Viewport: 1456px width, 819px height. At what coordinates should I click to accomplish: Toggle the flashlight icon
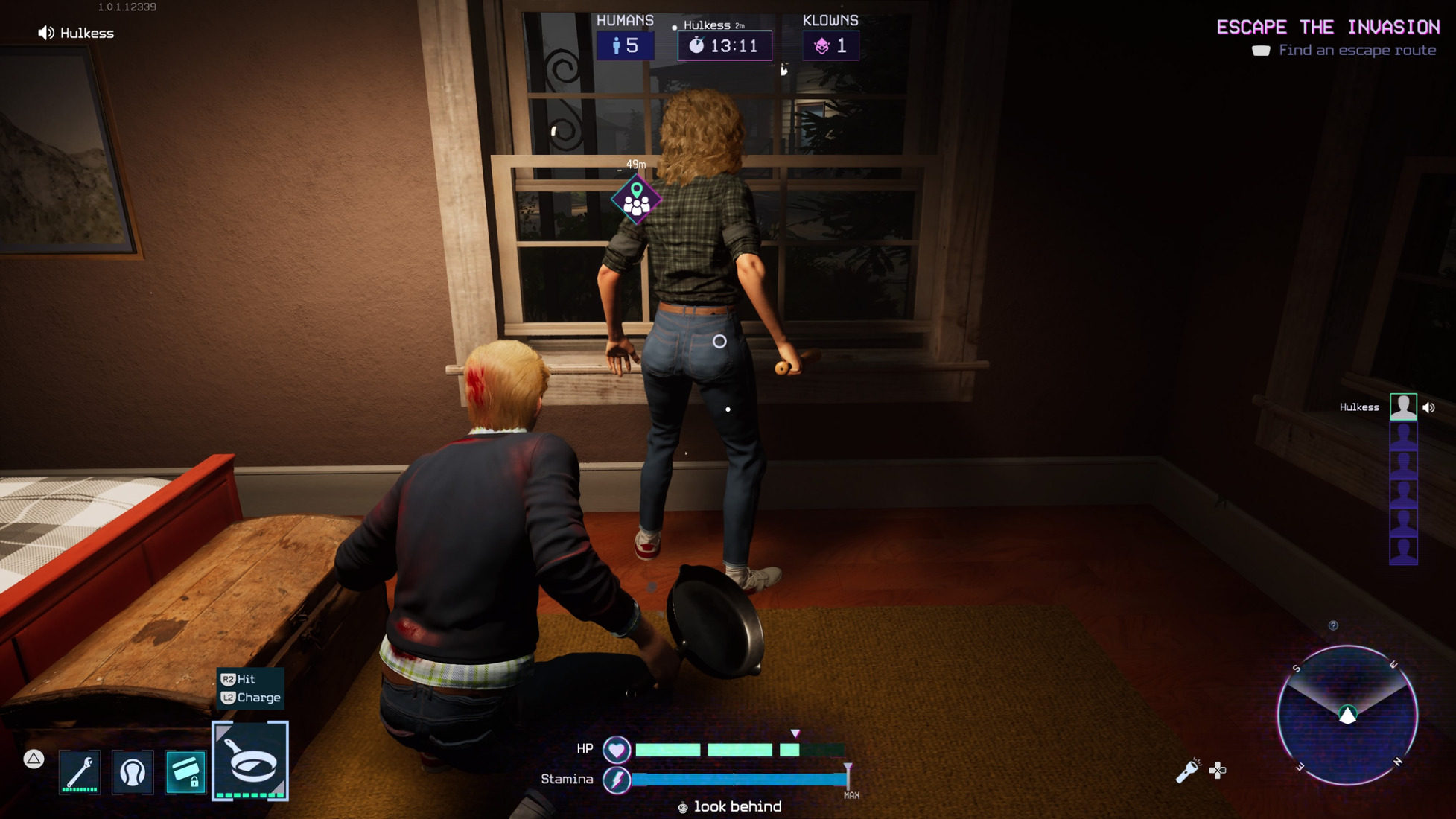(x=1187, y=771)
